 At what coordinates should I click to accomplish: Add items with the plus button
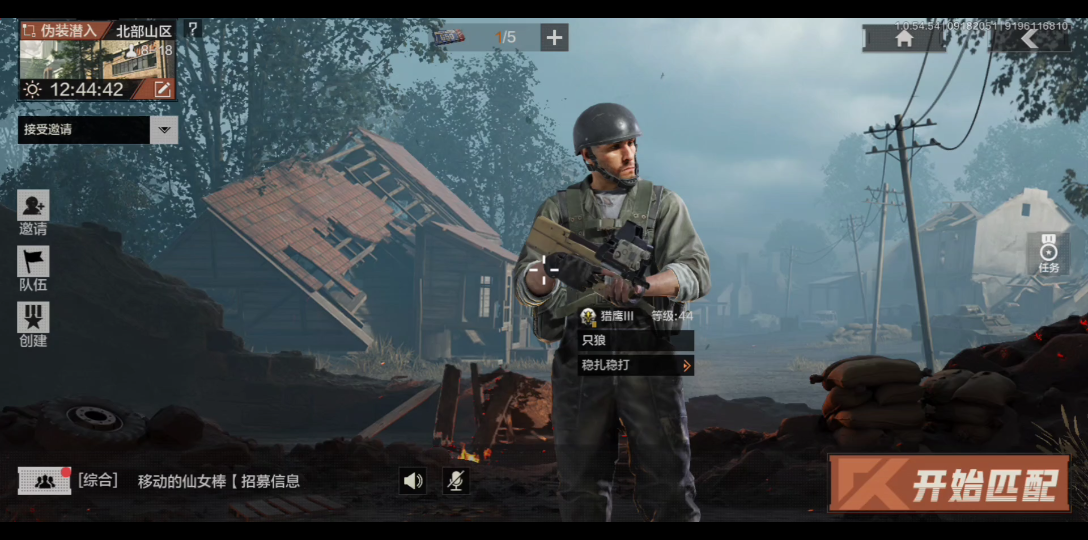(554, 38)
